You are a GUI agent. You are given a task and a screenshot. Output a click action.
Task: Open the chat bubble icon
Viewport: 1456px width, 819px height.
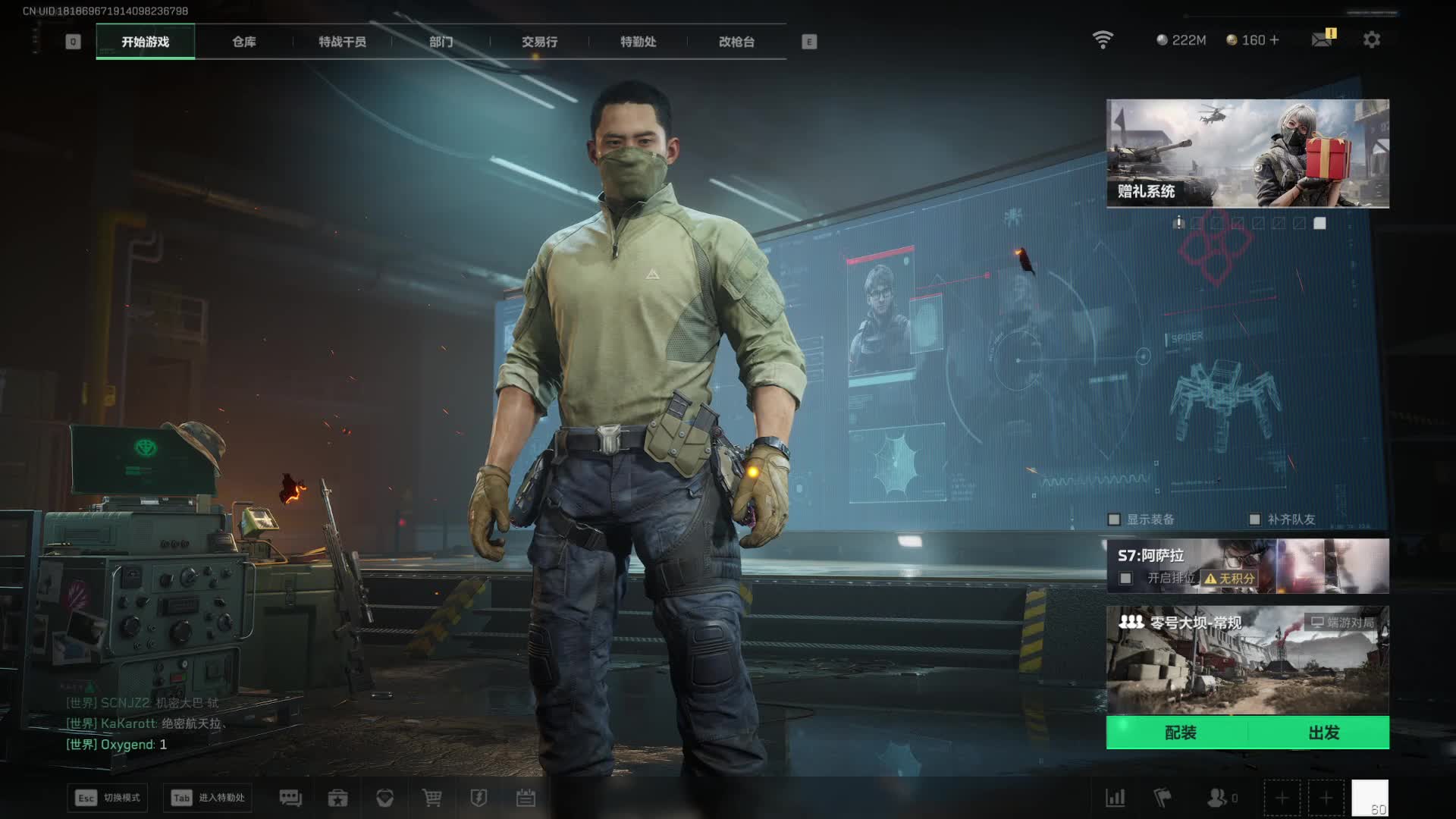tap(290, 798)
